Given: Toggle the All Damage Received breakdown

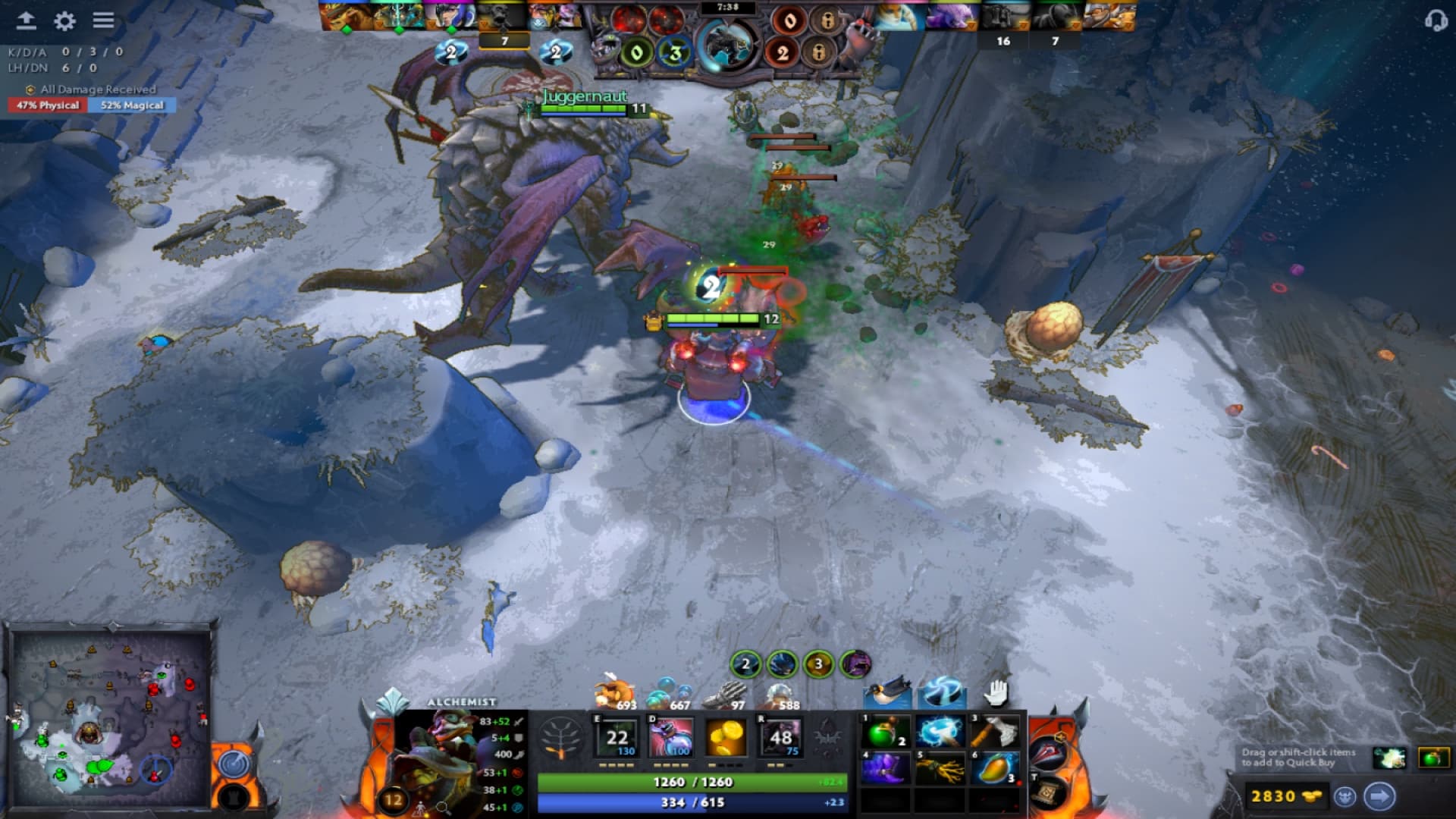Looking at the screenshot, I should point(91,89).
